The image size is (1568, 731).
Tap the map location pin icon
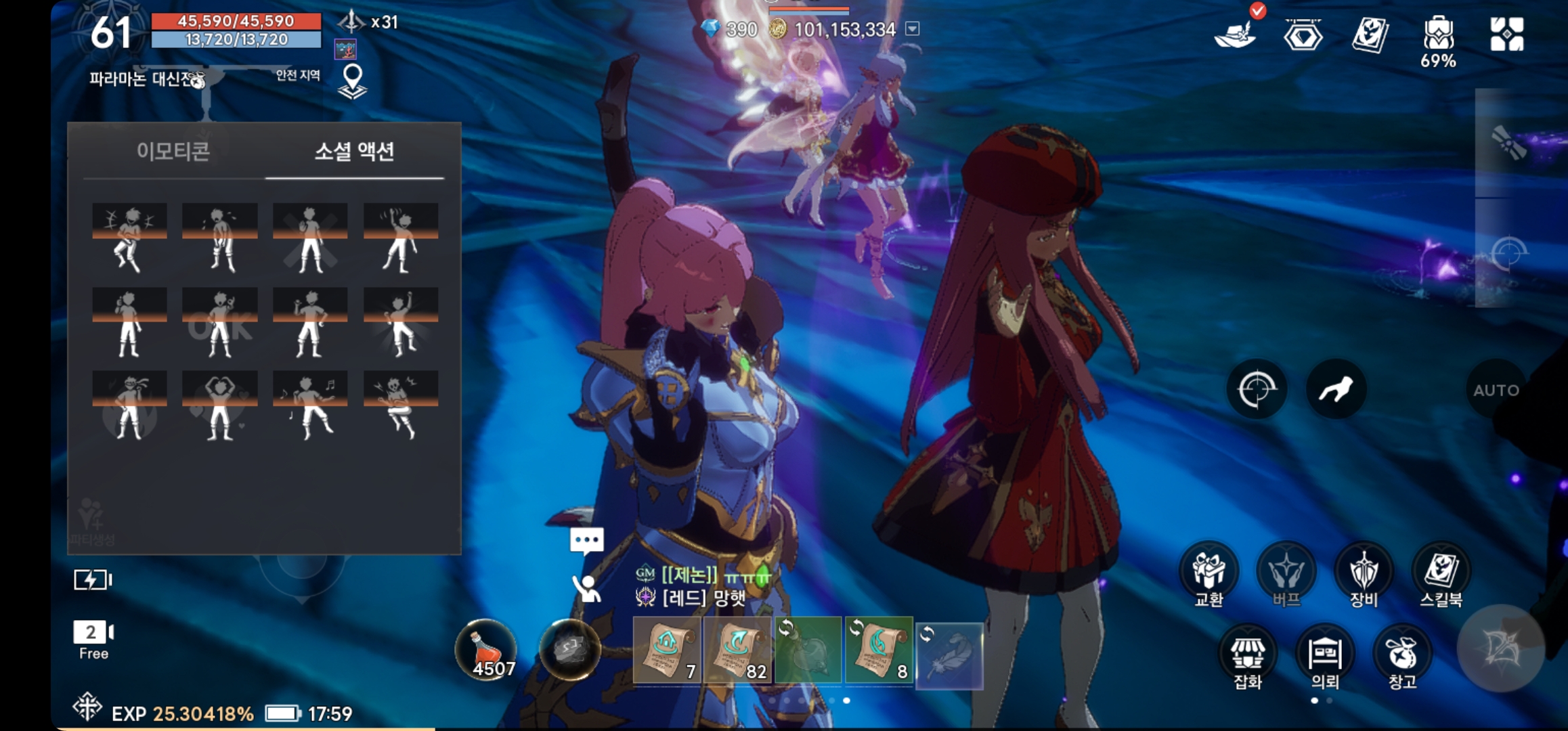click(353, 81)
